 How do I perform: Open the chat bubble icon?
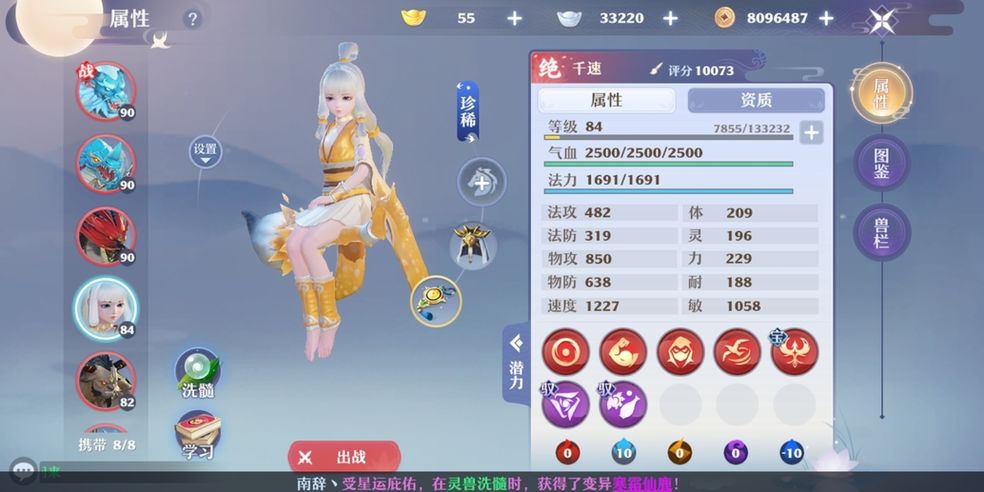24,468
